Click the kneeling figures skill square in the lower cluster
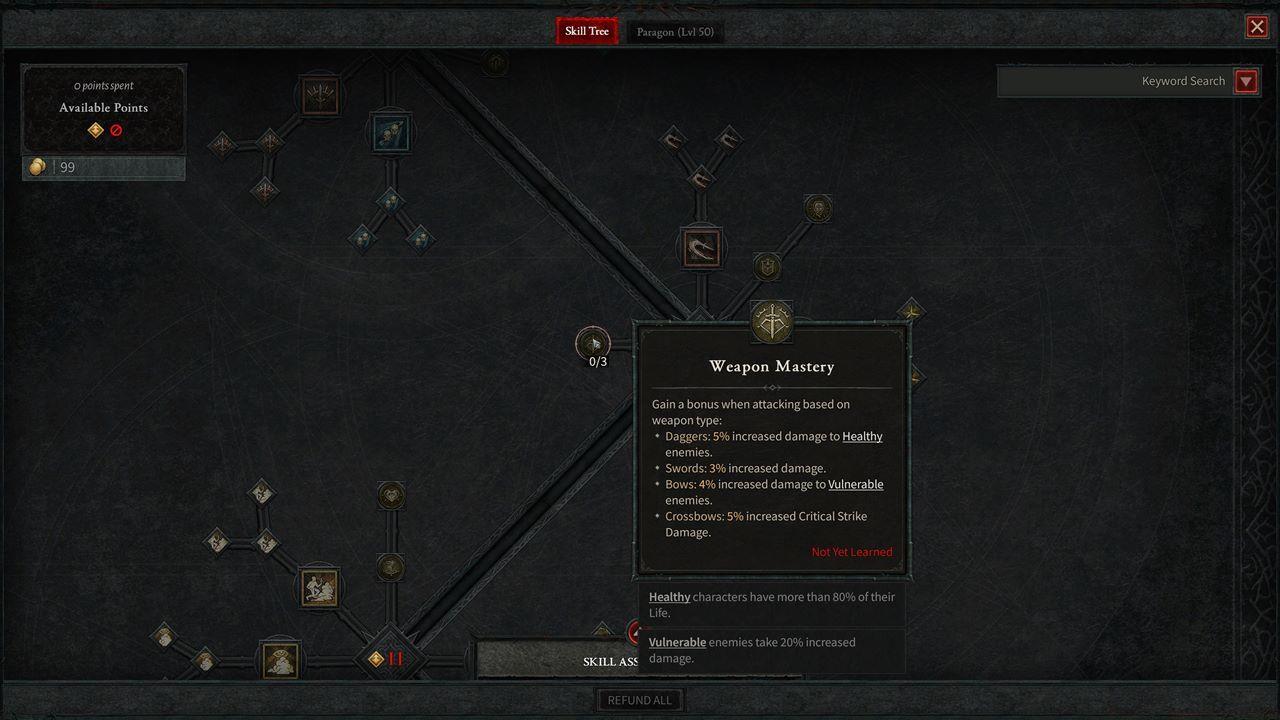The width and height of the screenshot is (1280, 720). (x=320, y=587)
